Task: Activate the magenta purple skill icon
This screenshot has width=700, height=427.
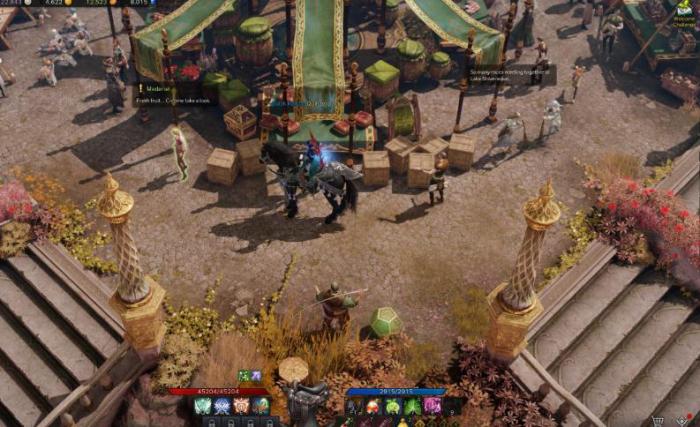Action: 433,406
